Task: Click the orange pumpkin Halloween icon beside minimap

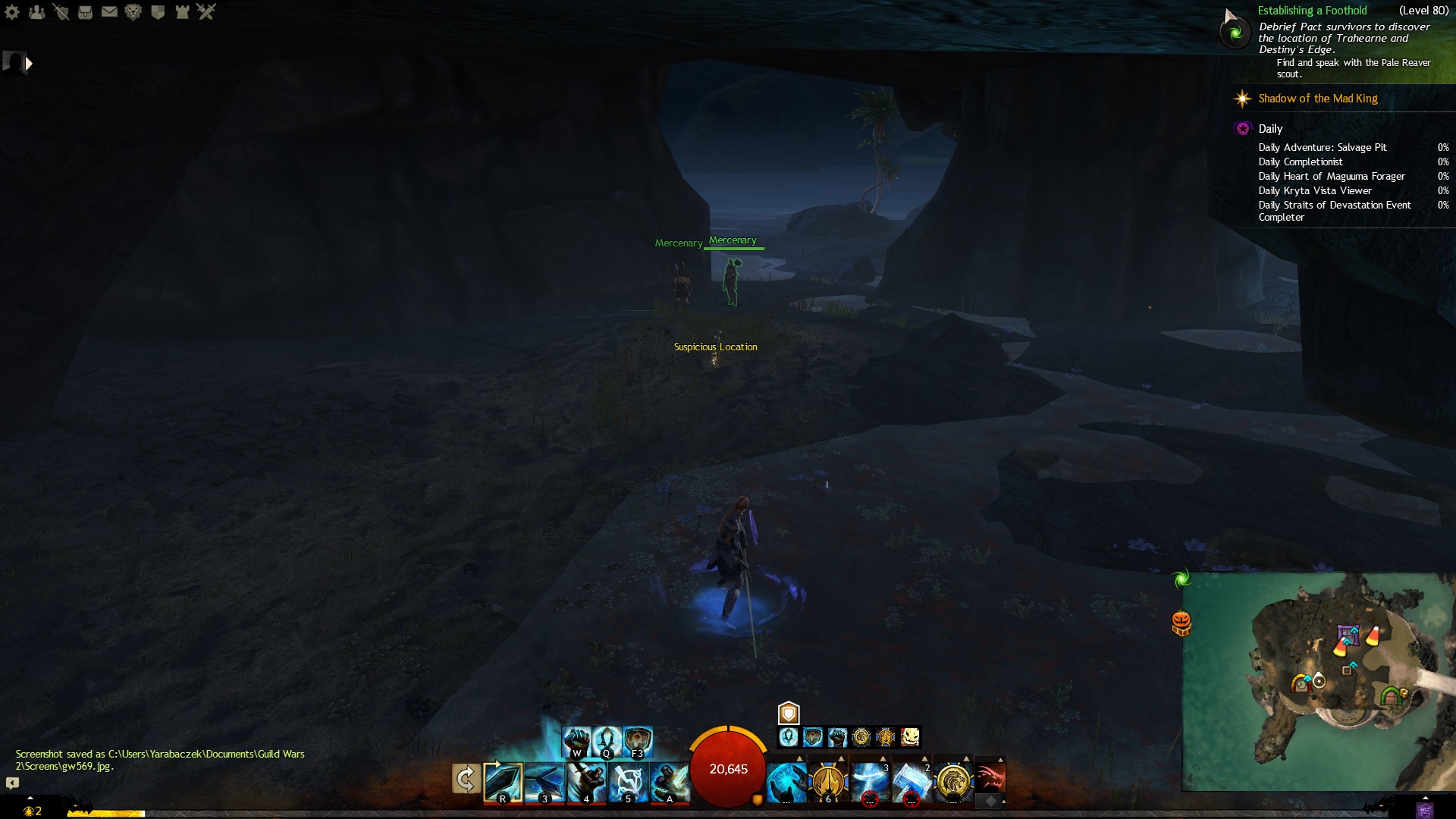Action: [1181, 623]
